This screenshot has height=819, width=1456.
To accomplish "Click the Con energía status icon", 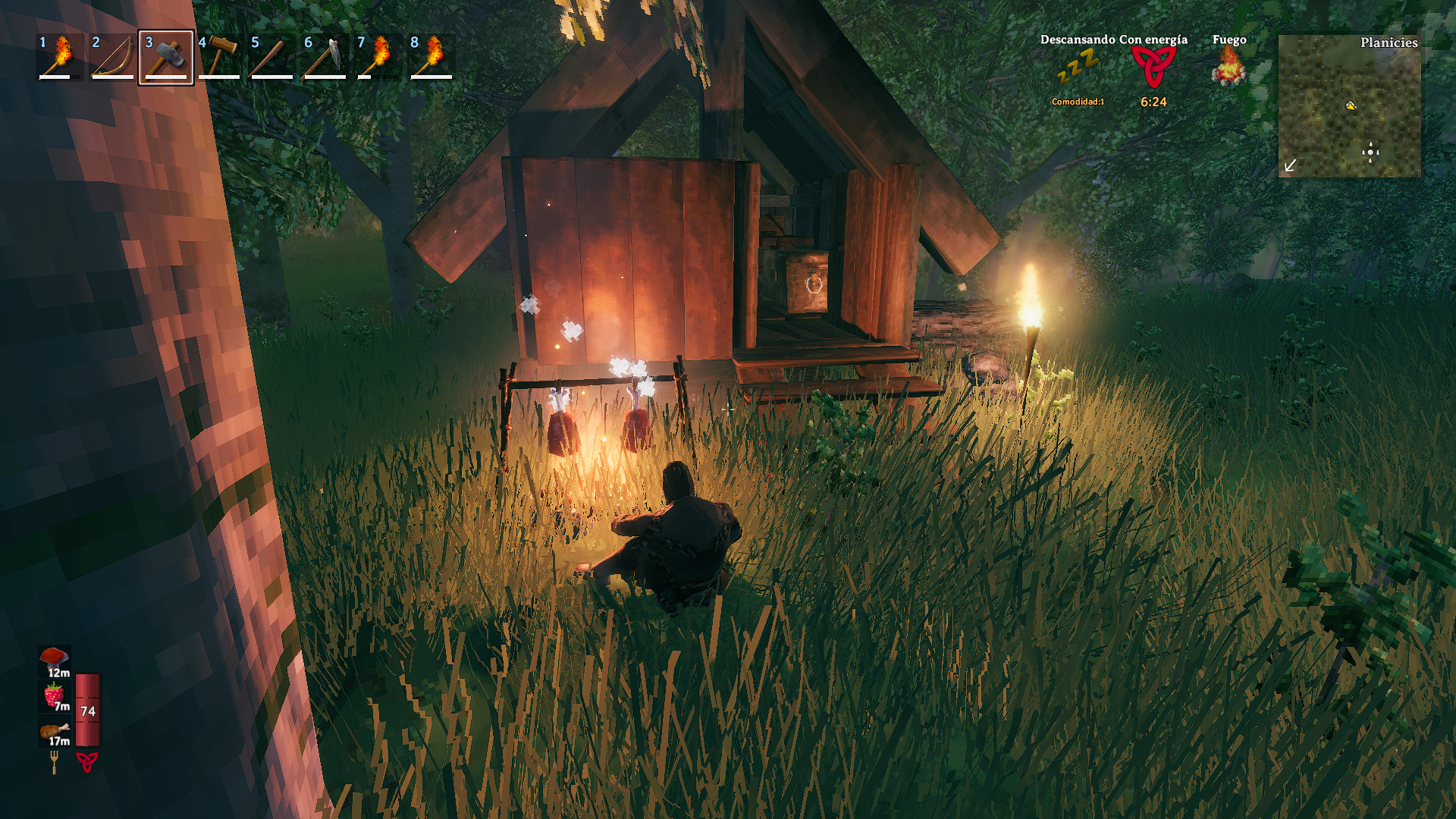I will [1153, 68].
